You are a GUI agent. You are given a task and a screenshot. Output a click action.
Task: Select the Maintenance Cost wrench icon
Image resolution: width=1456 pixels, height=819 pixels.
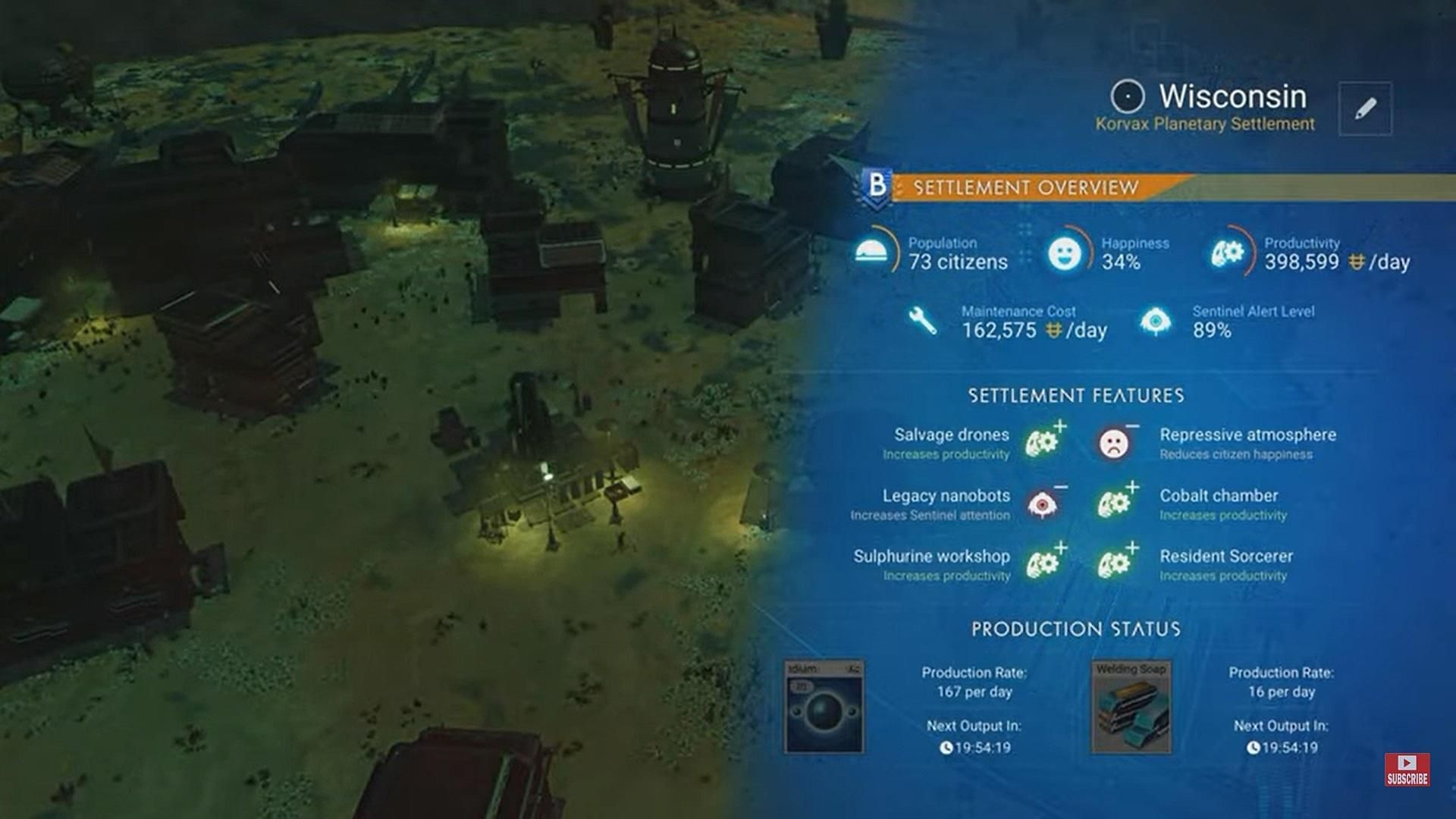(924, 322)
